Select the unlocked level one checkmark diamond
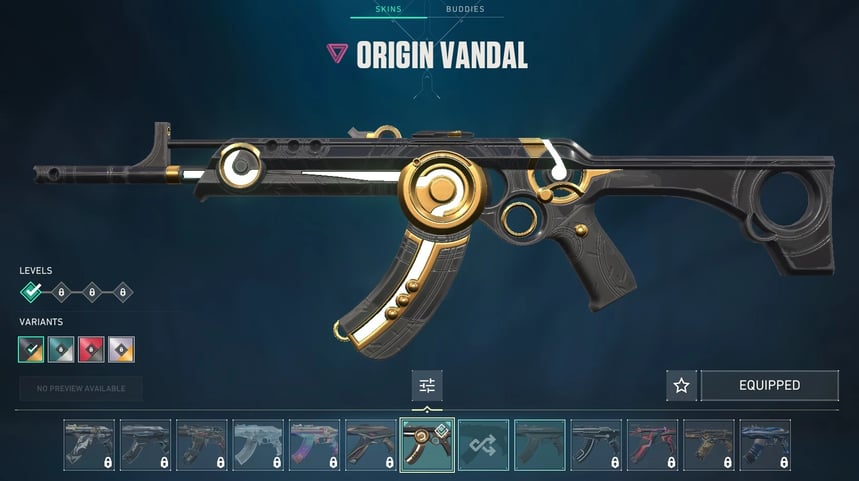Screen dimensions: 859x481 (x=32, y=292)
